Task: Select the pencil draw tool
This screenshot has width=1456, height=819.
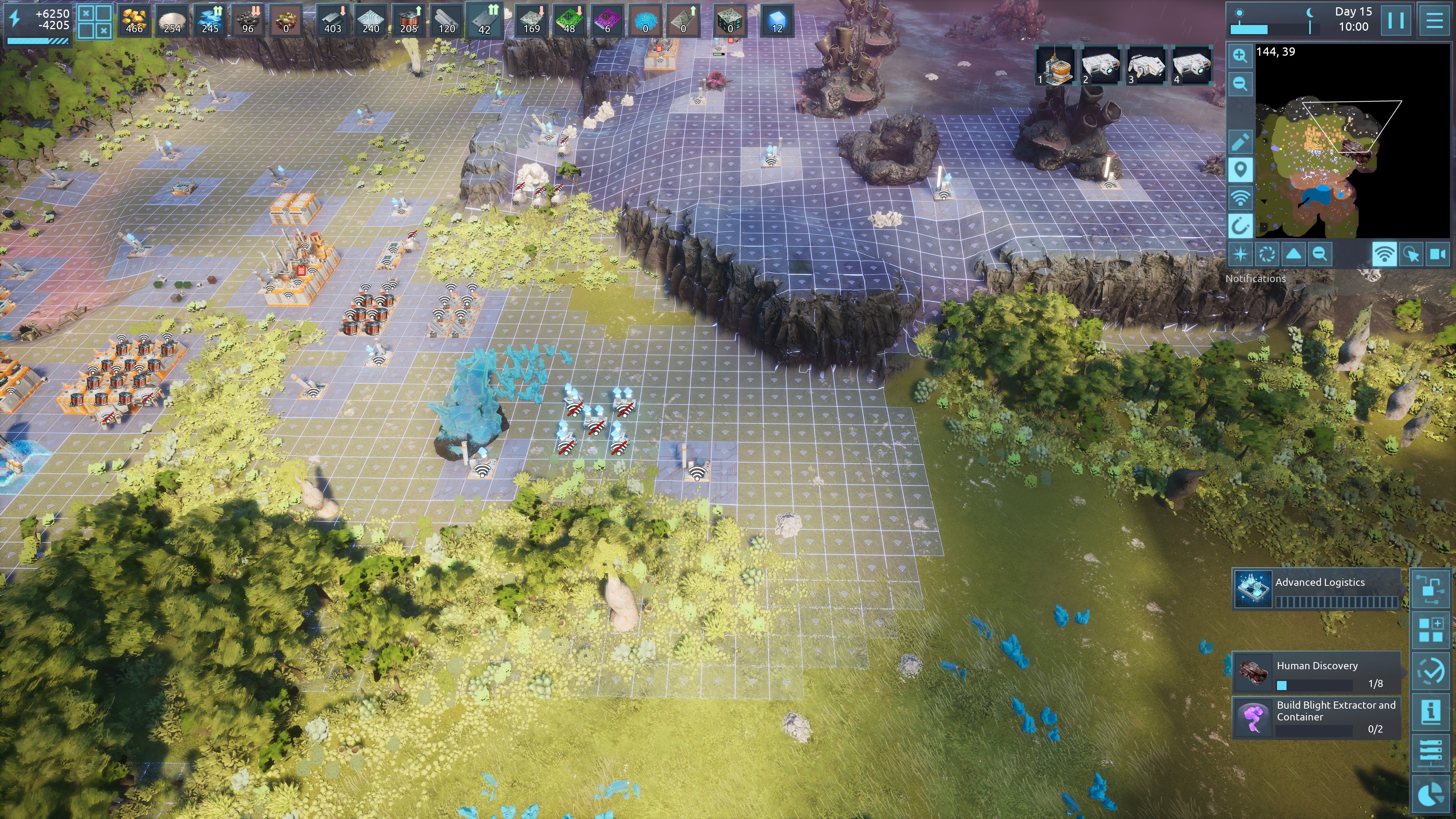Action: tap(1240, 142)
